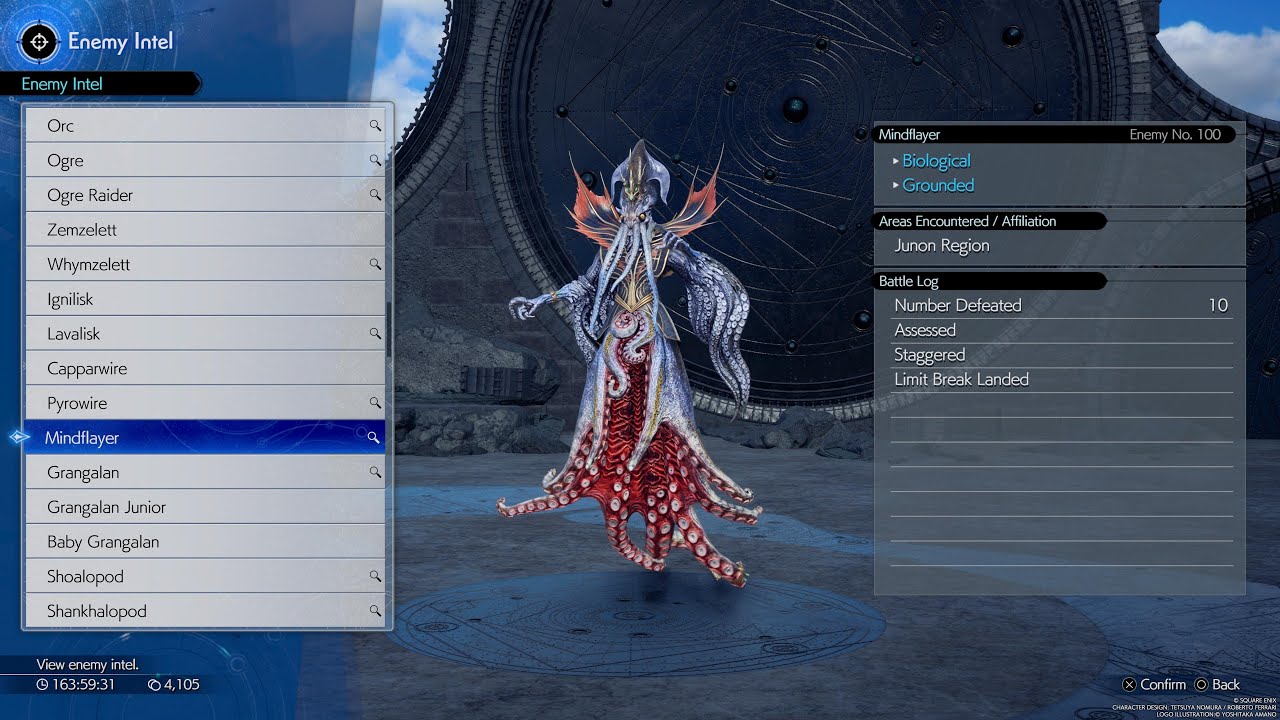Click the Biological attribute tag
The width and height of the screenshot is (1280, 720).
936,161
